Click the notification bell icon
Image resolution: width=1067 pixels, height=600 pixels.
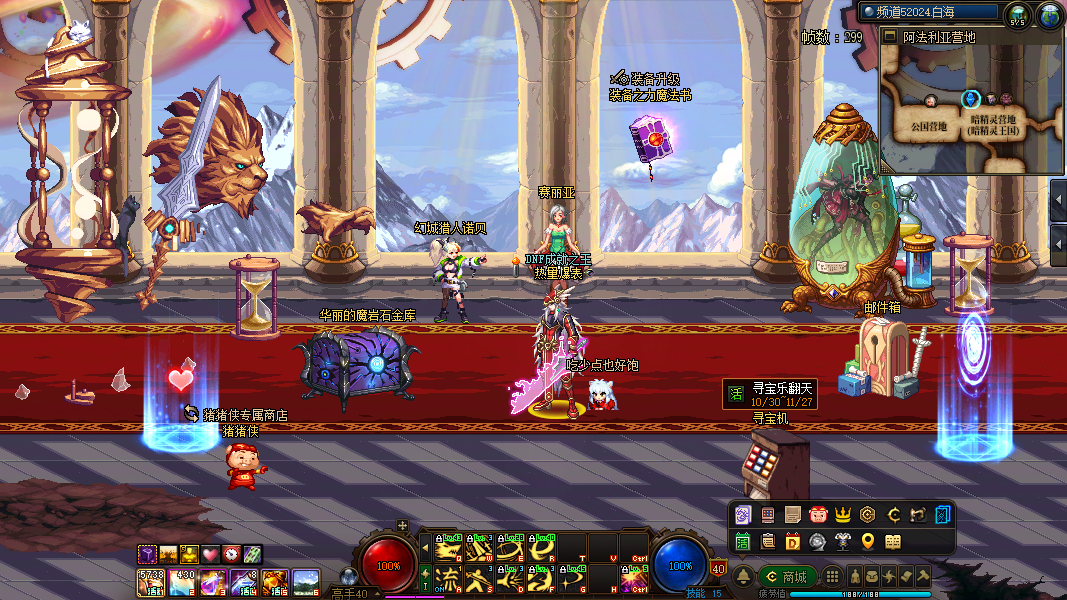tap(744, 576)
